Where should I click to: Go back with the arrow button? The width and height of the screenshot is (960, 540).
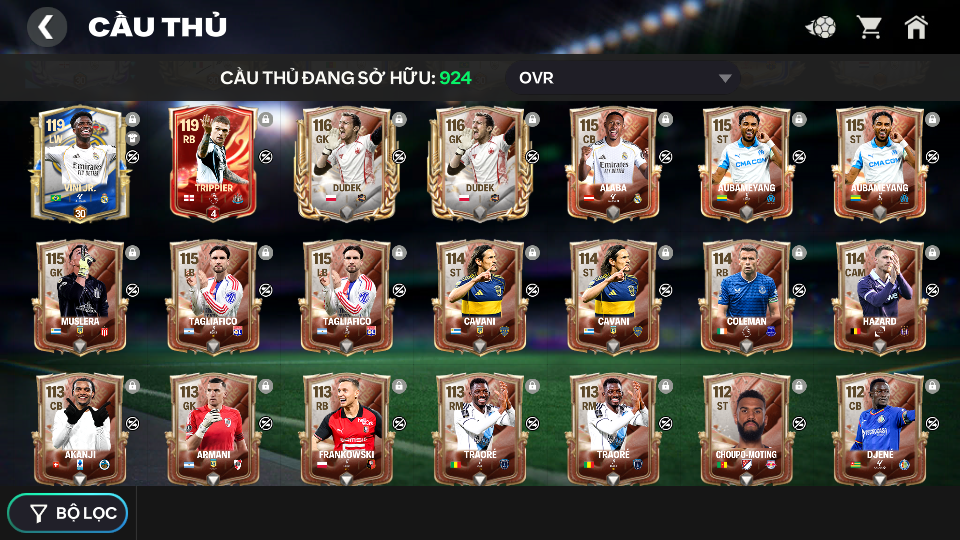[46, 27]
